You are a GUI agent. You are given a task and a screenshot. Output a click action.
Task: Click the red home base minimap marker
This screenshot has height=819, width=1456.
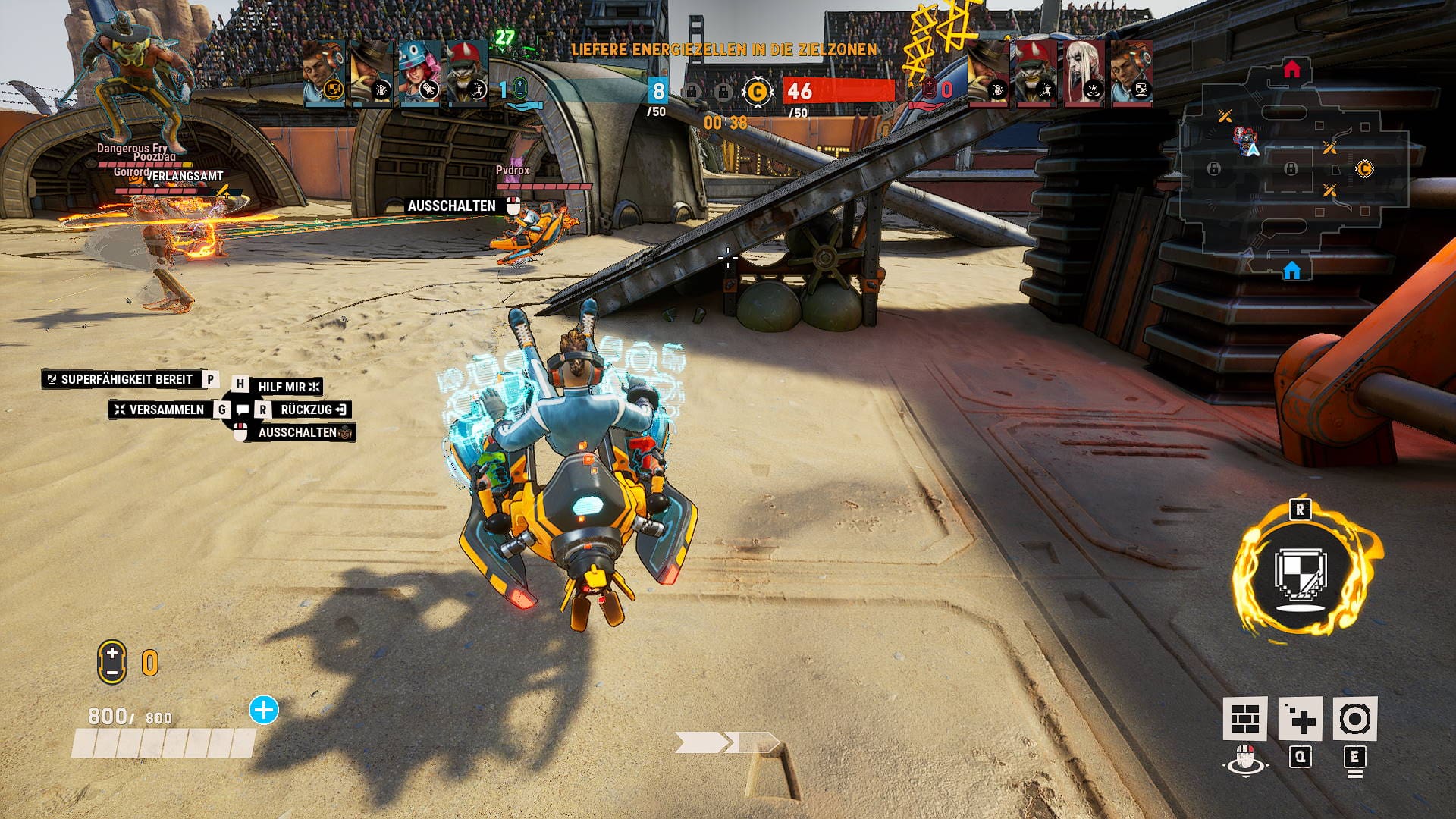click(x=1292, y=71)
